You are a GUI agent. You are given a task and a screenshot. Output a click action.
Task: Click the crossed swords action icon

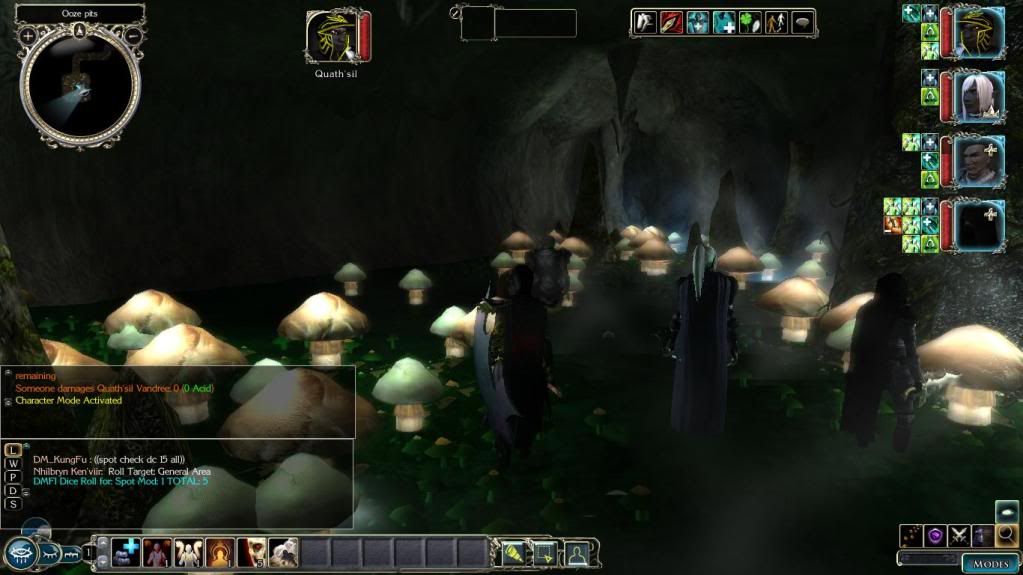959,536
